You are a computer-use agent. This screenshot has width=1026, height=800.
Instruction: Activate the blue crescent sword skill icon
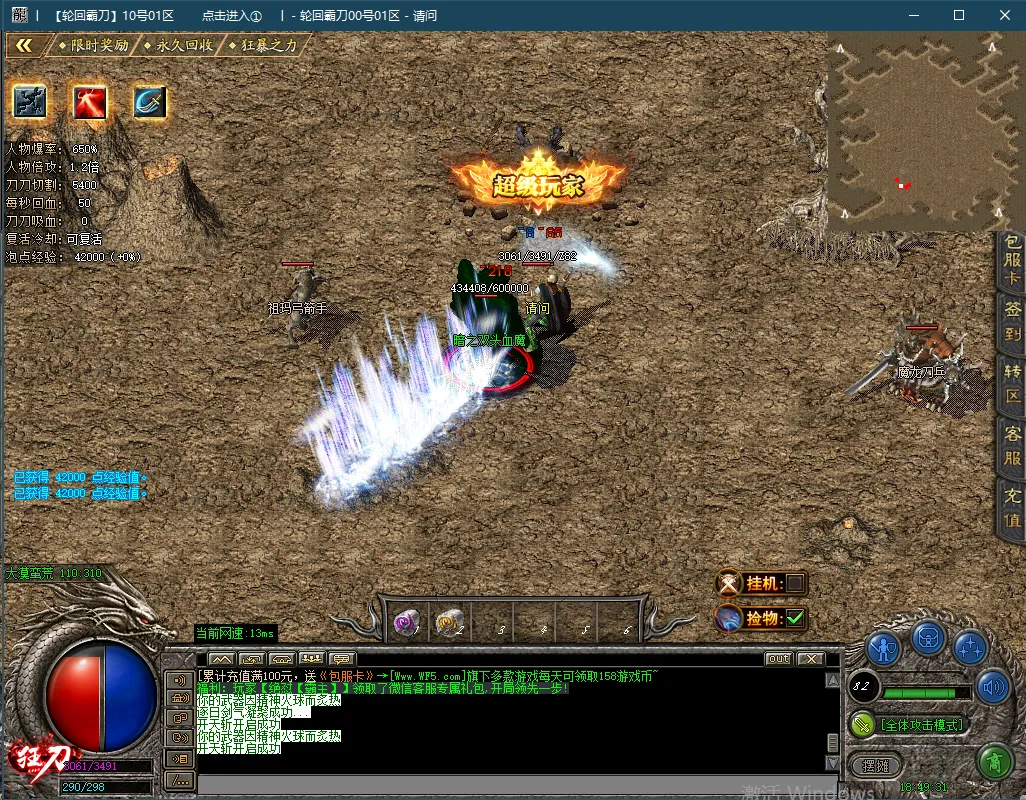pos(150,101)
